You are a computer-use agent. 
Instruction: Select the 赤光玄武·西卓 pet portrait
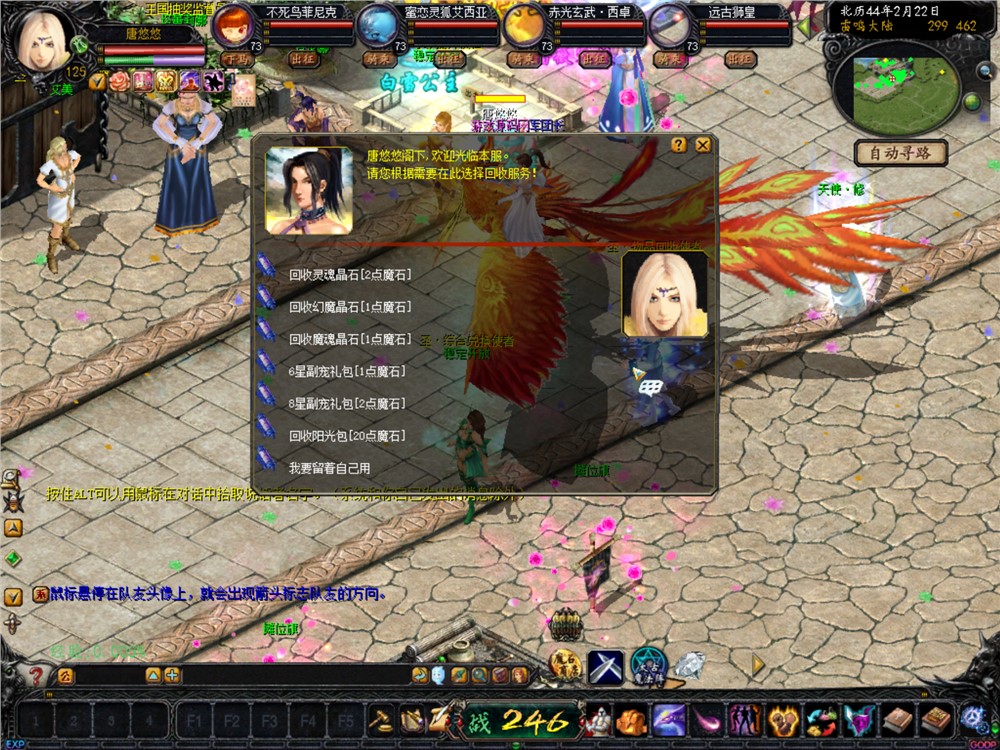(x=524, y=25)
